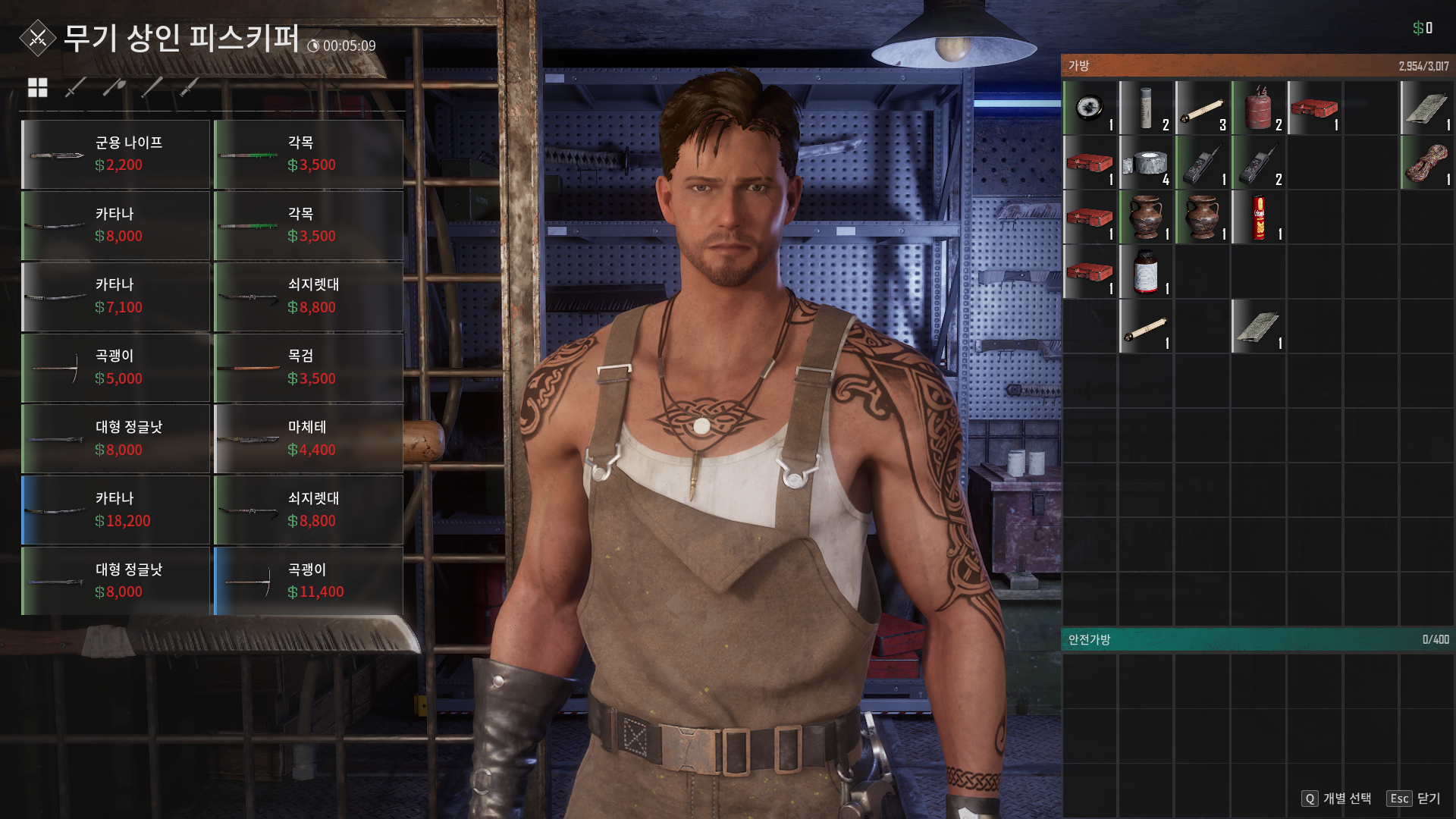Choose the coiled rope in the bag
Viewport: 1456px width, 819px height.
click(x=1426, y=163)
